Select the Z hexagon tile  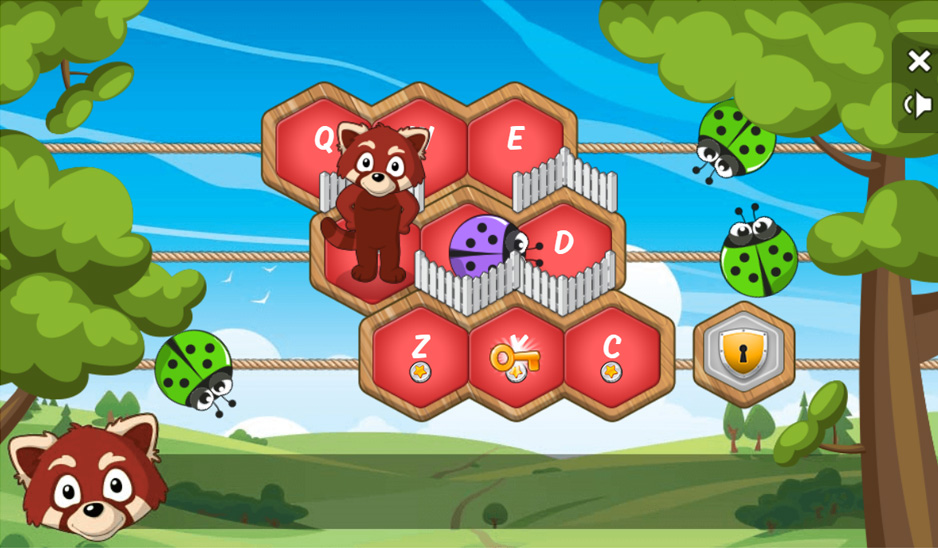pyautogui.click(x=421, y=353)
